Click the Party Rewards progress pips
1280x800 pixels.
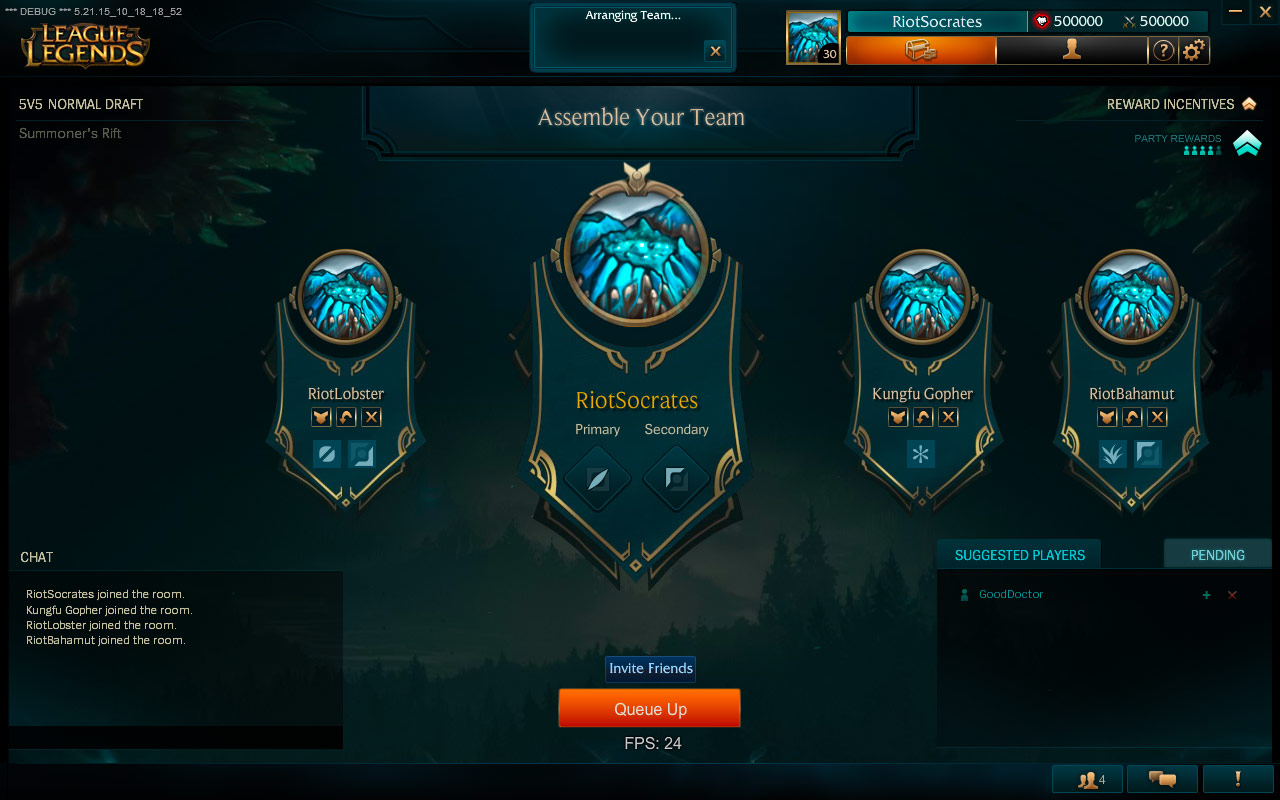[1201, 150]
